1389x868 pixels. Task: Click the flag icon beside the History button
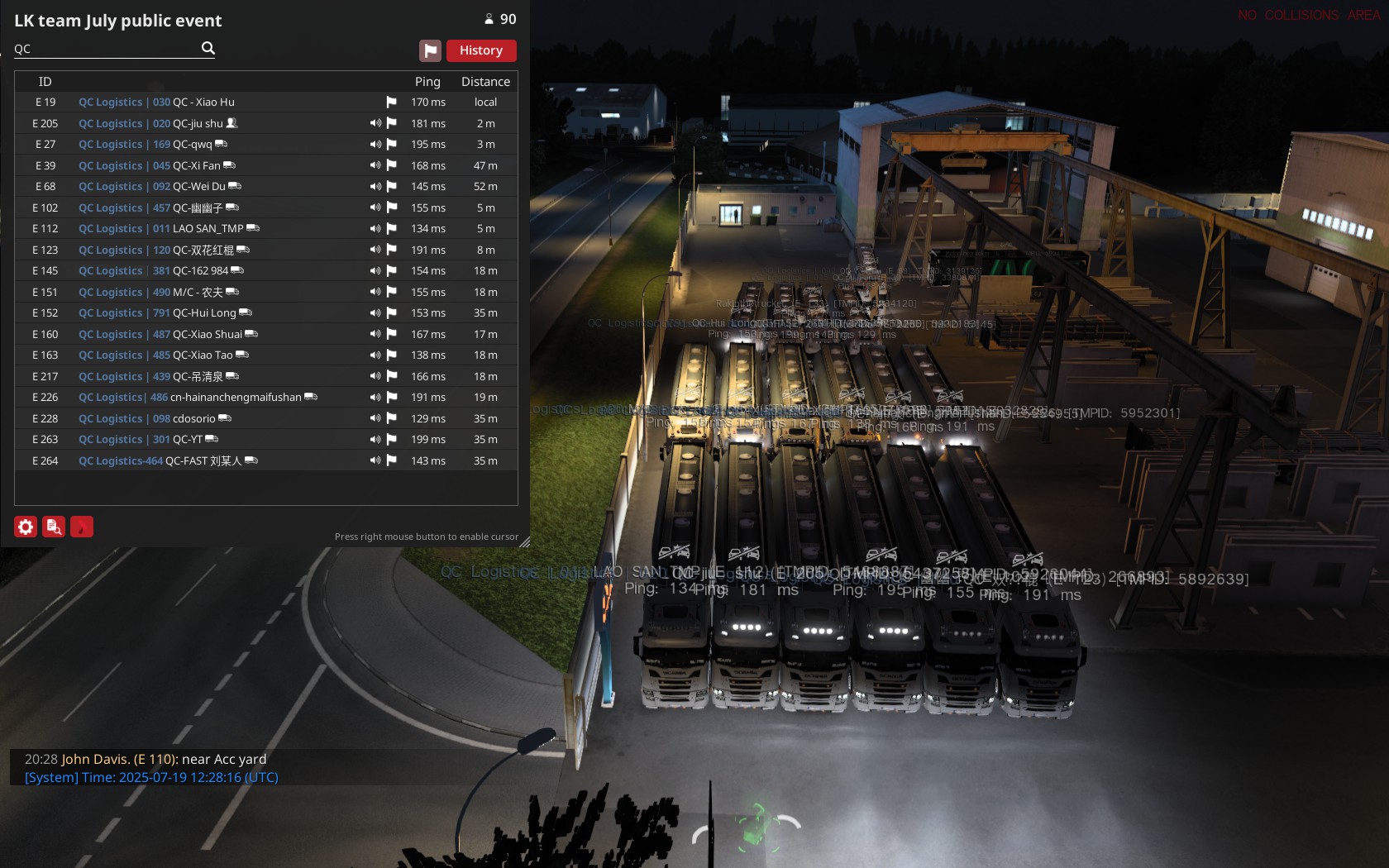430,50
